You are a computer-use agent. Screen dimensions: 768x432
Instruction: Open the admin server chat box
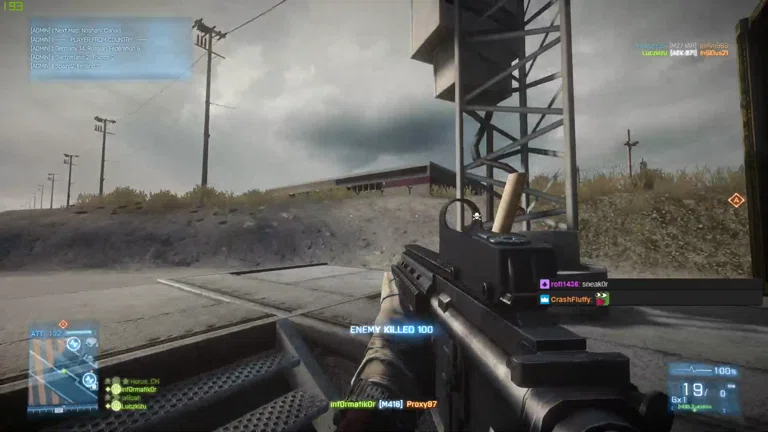point(110,47)
